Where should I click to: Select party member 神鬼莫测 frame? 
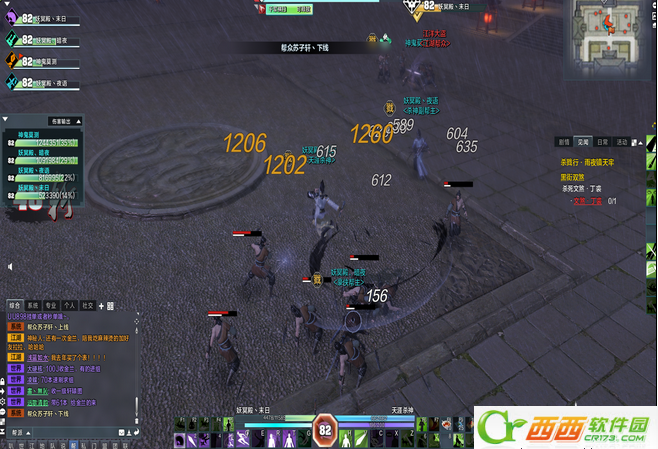[42, 60]
